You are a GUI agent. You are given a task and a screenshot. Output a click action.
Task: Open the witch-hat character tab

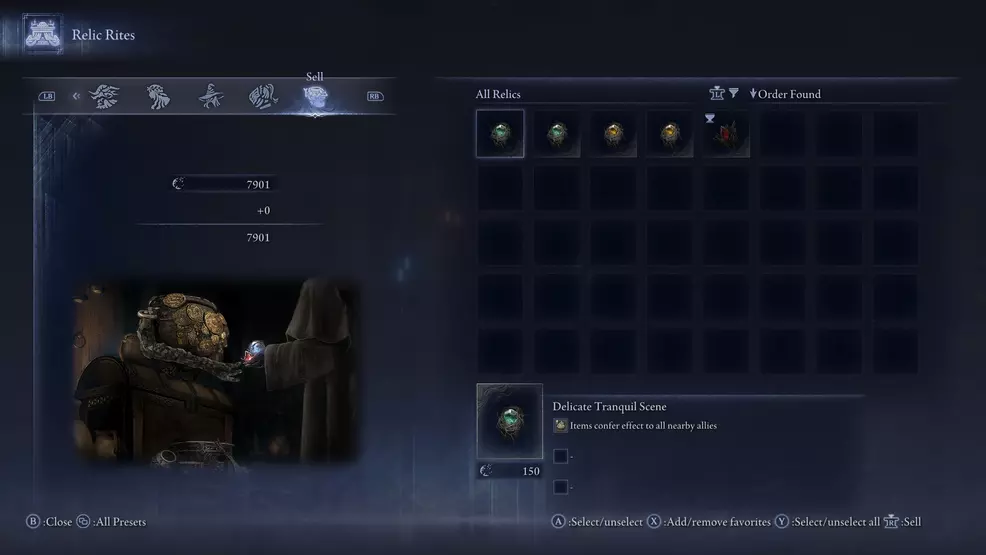[210, 97]
